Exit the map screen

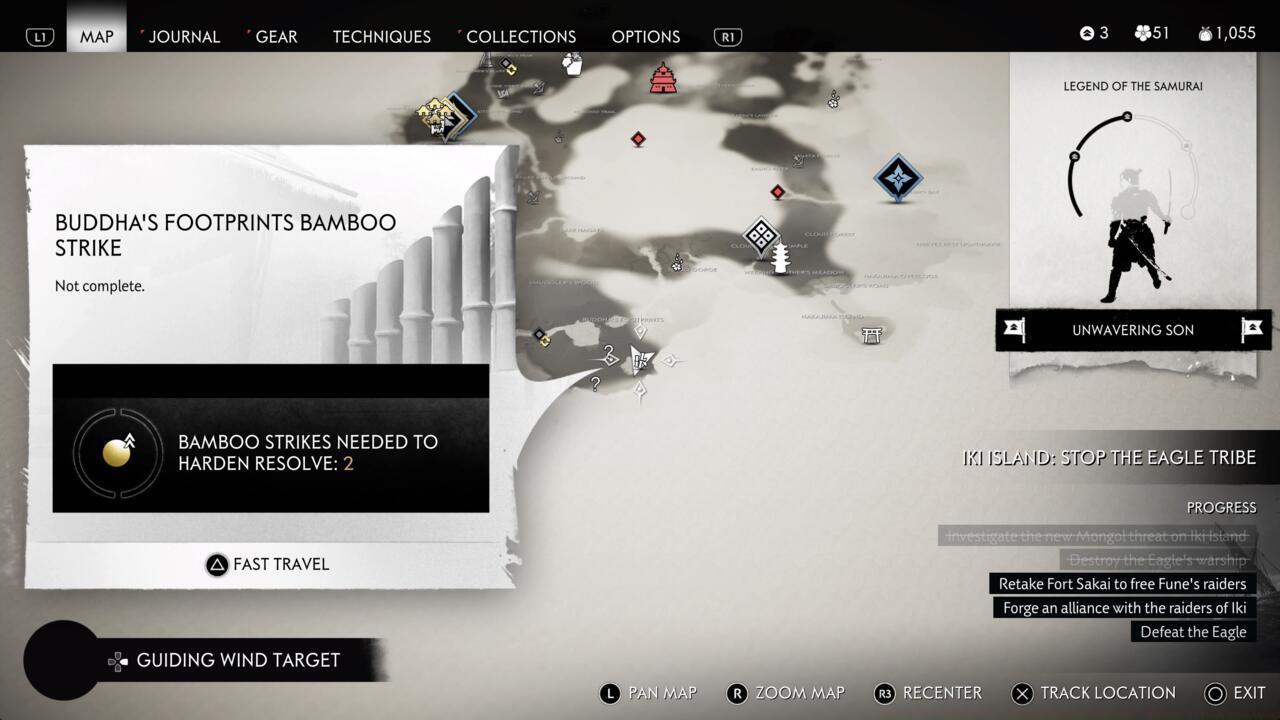[x=1236, y=693]
